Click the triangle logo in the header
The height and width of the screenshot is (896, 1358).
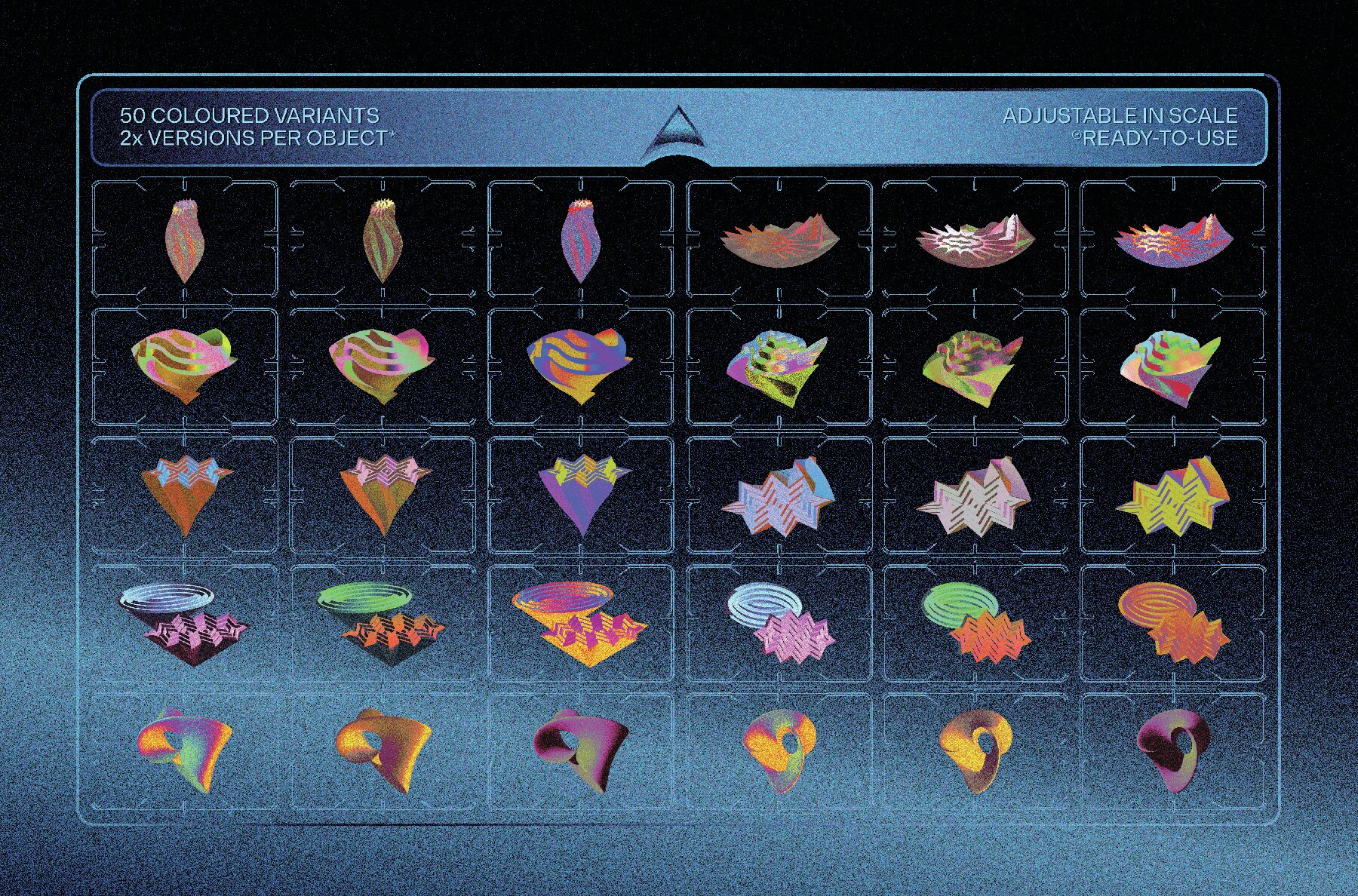[x=677, y=128]
